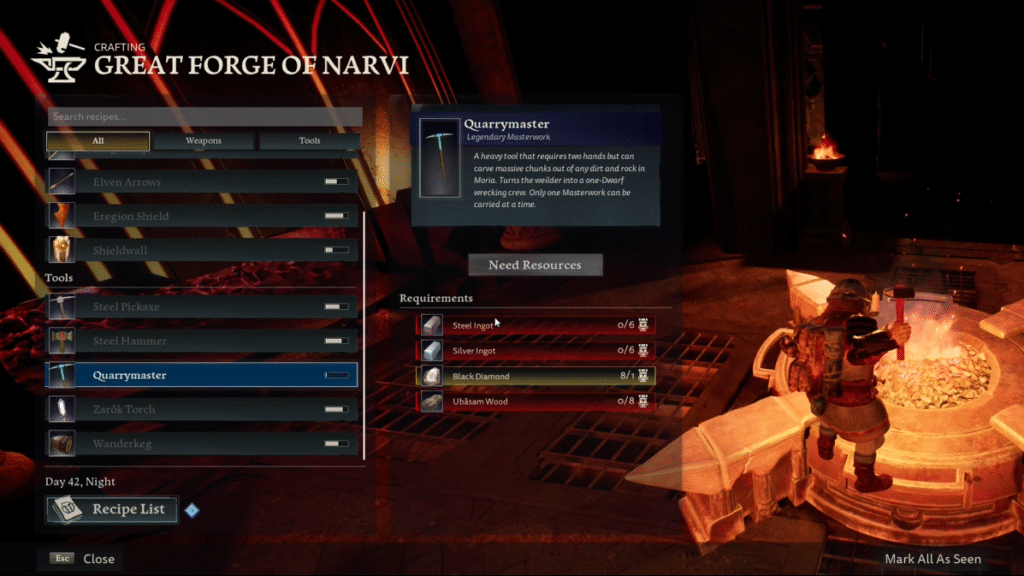Switch to the Tools tab
Viewport: 1024px width, 576px height.
(310, 141)
